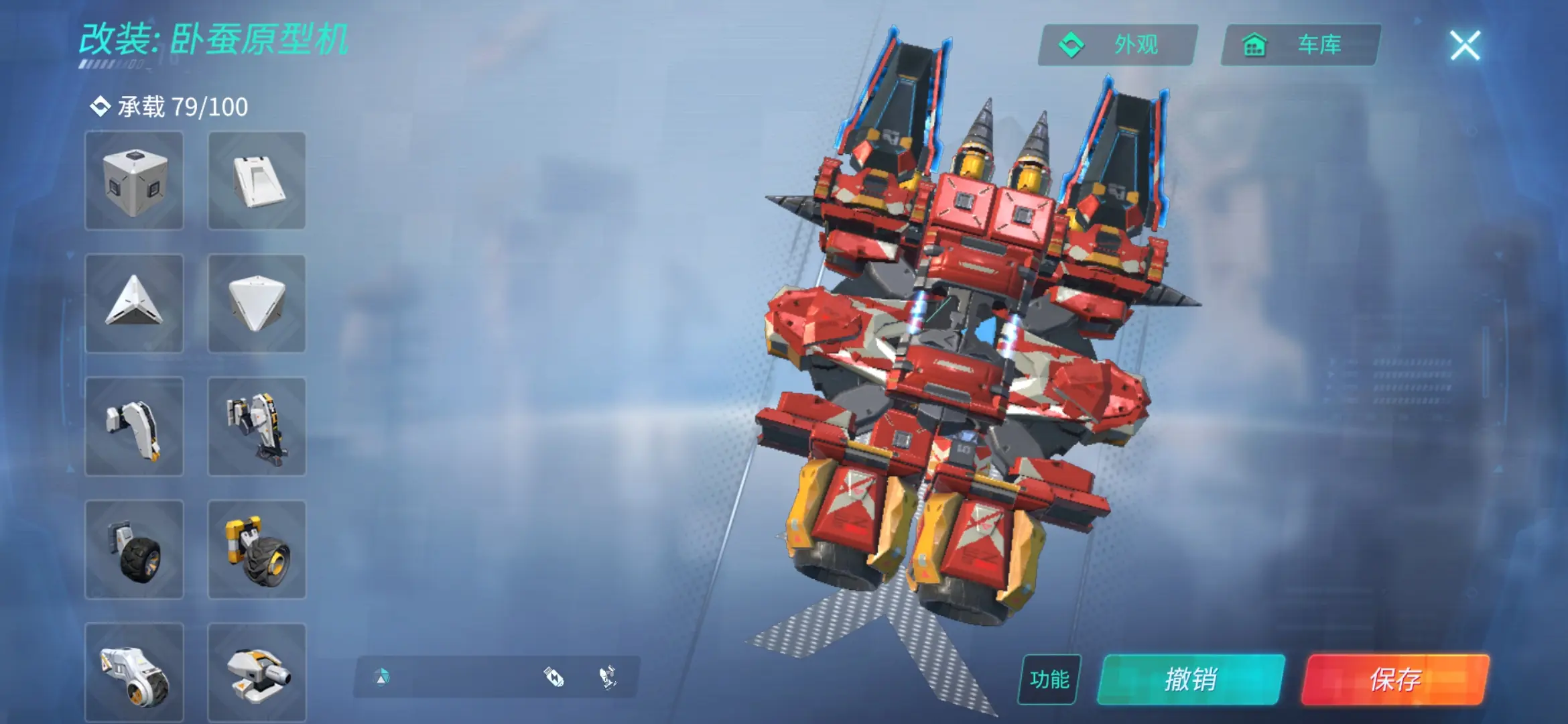Go to the 车库 garage
The height and width of the screenshot is (724, 1568).
coord(1300,45)
